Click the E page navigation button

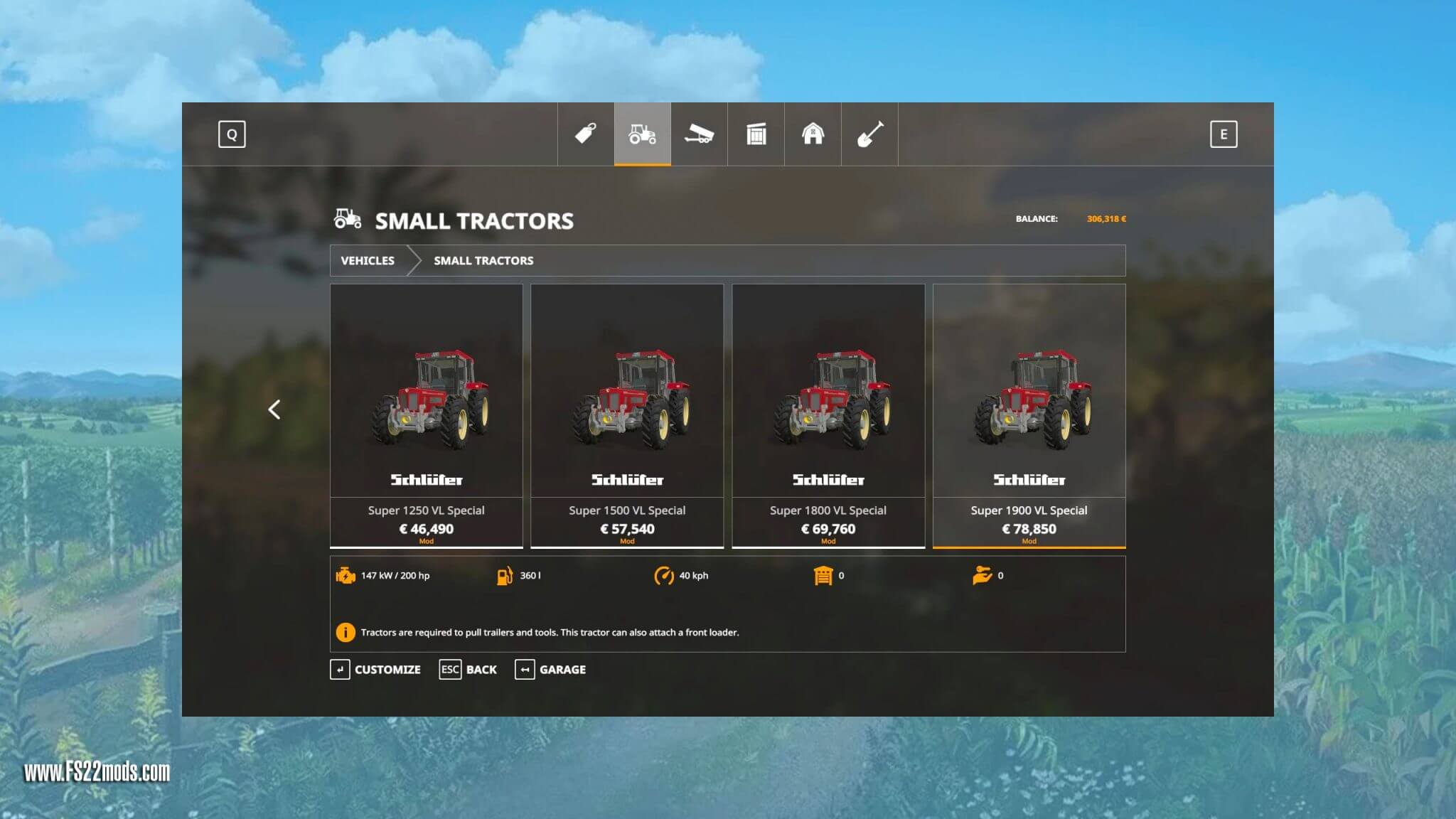(x=1224, y=134)
